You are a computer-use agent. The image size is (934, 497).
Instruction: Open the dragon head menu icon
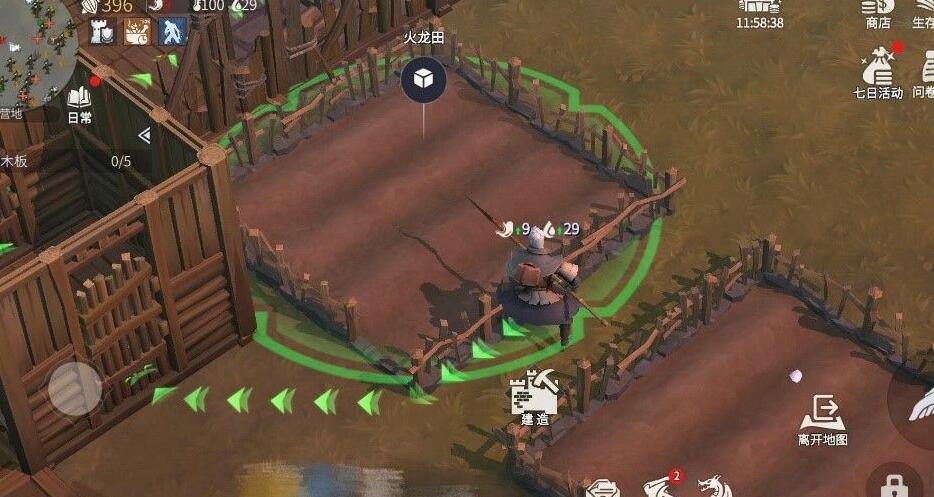tap(714, 487)
